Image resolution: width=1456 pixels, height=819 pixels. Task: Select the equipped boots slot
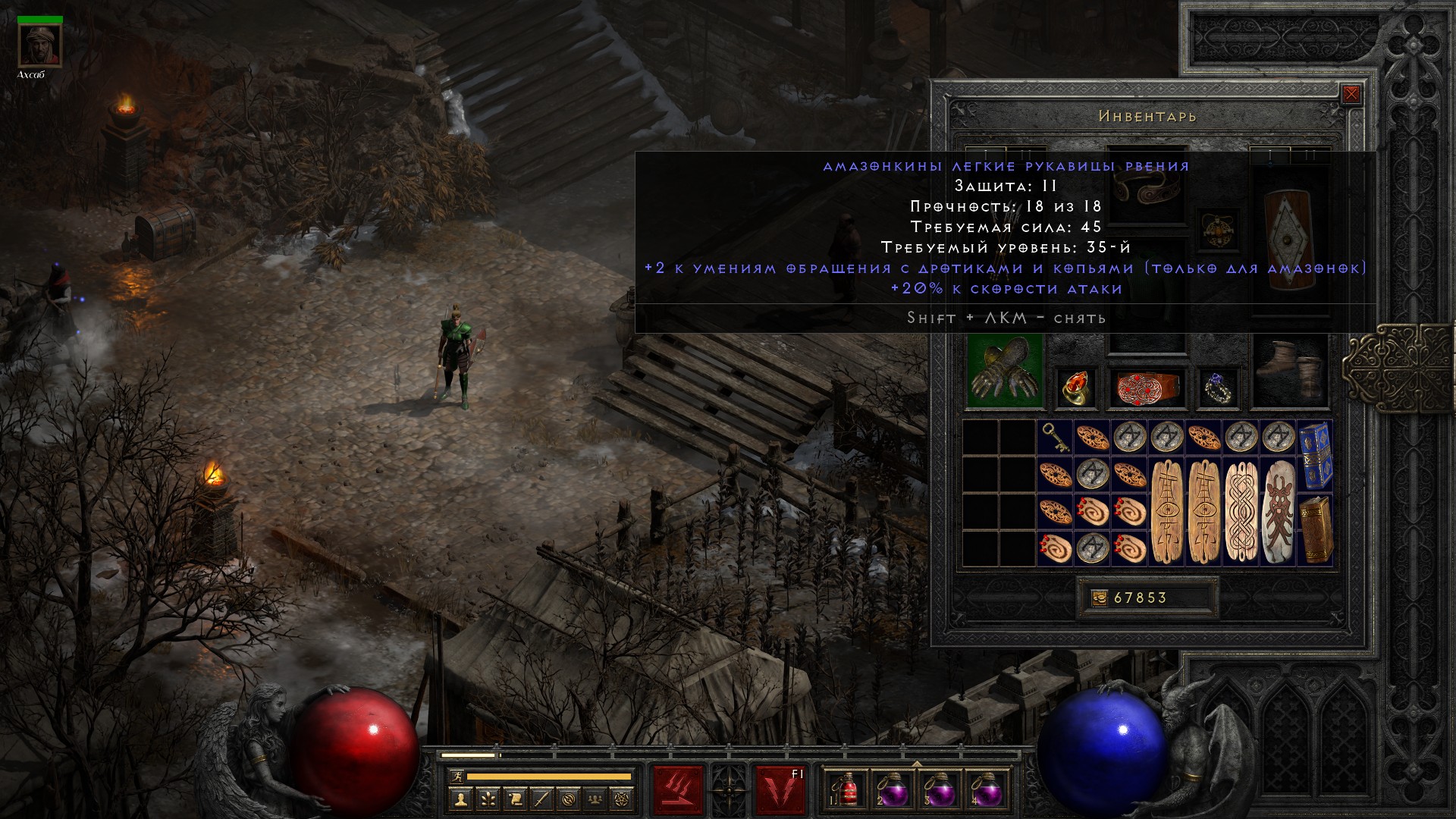(1289, 372)
